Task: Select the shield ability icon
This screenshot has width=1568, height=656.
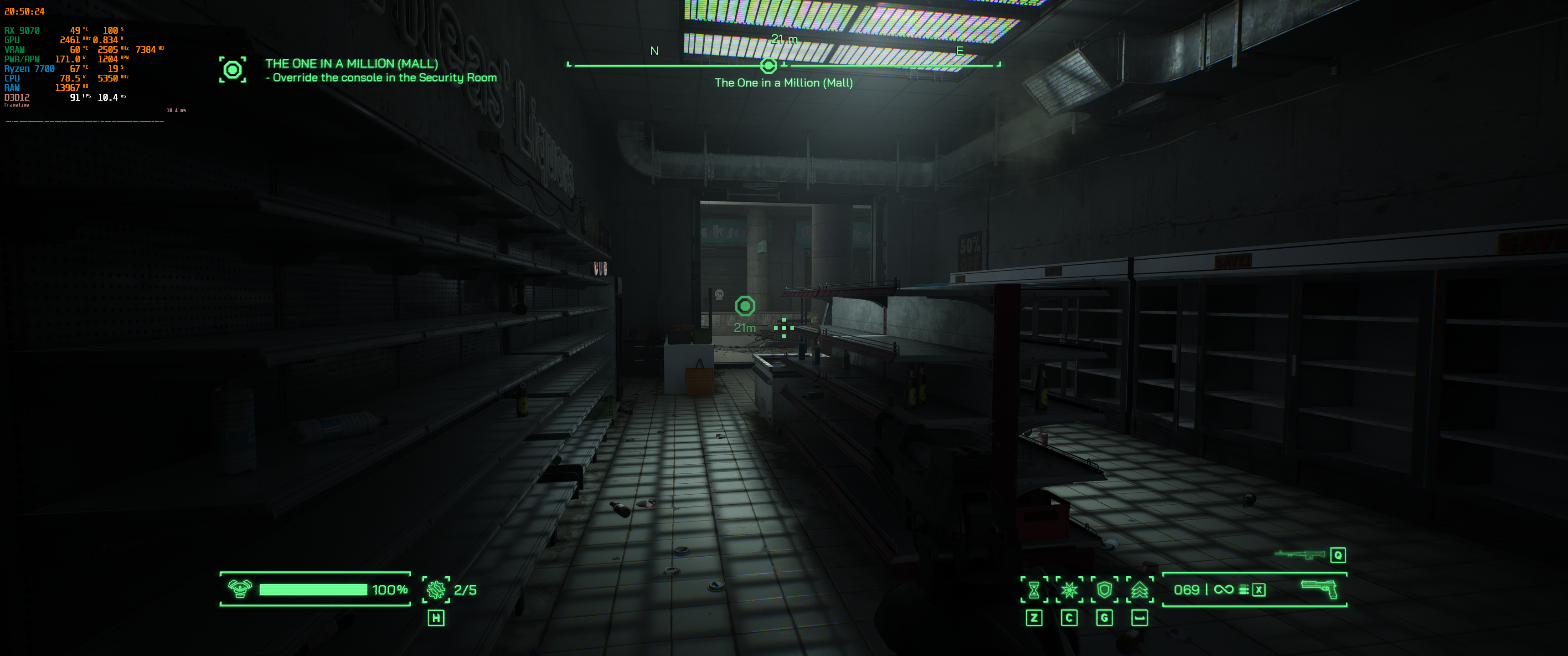Action: (1106, 590)
